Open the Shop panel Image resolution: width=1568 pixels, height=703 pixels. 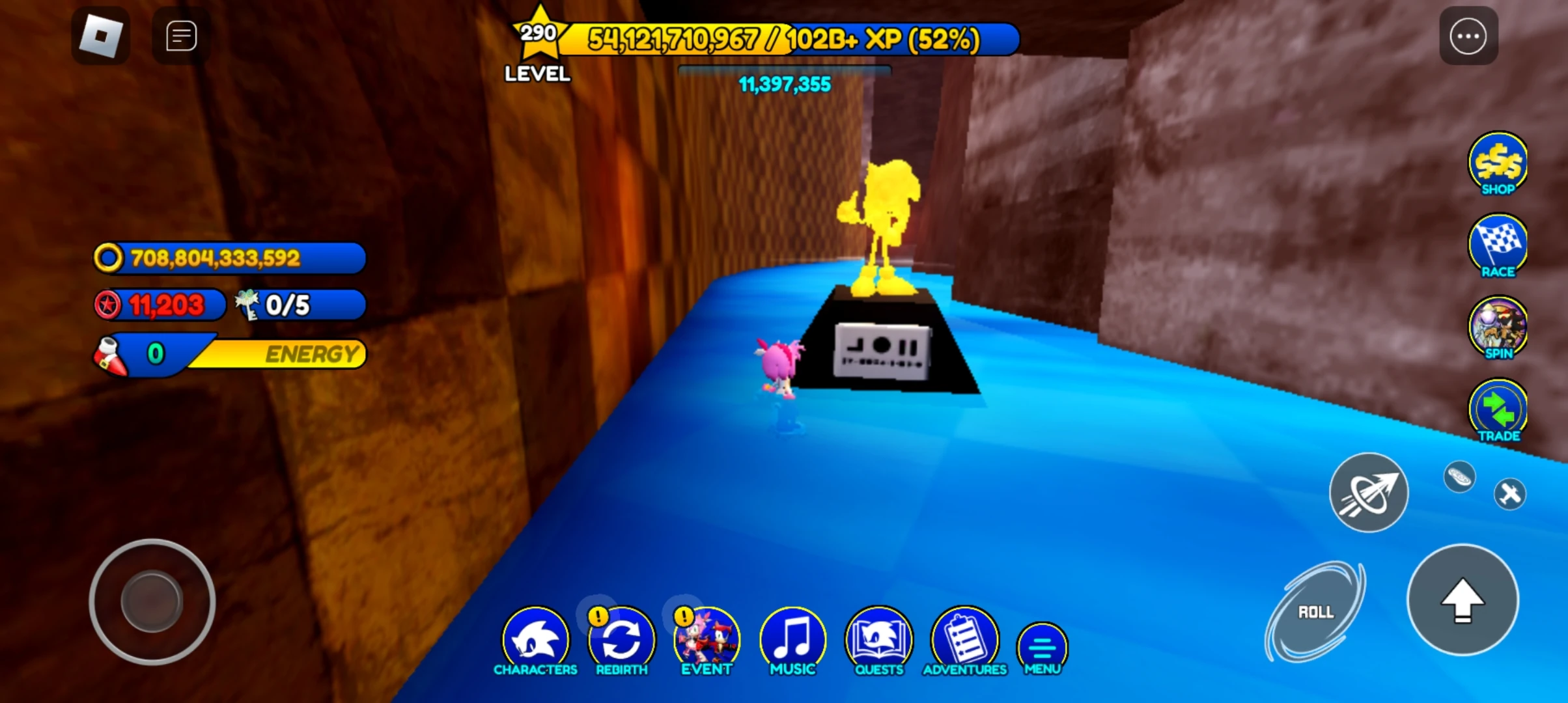click(1498, 164)
